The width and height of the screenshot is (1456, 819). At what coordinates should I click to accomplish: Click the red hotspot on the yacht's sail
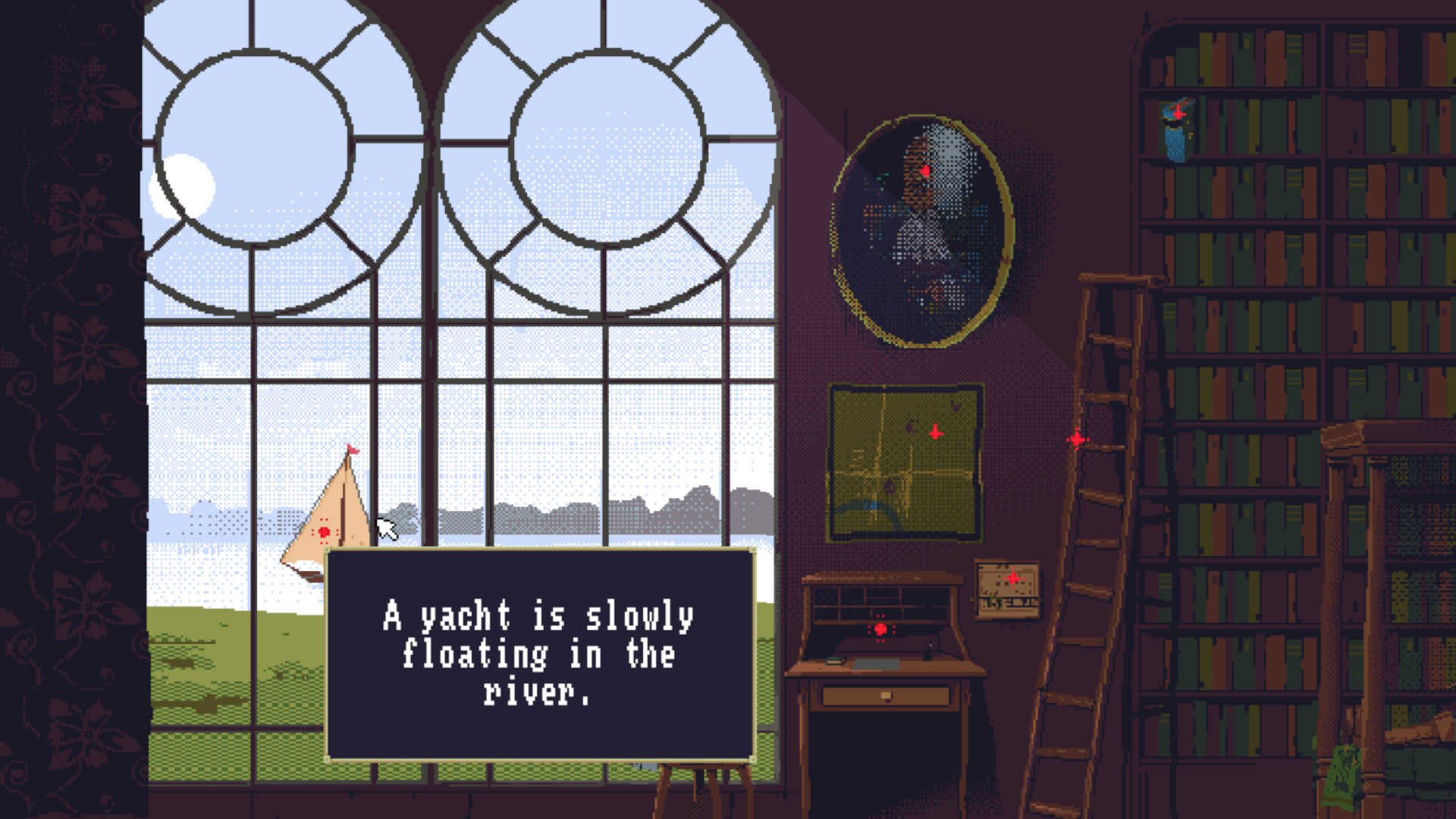point(325,529)
